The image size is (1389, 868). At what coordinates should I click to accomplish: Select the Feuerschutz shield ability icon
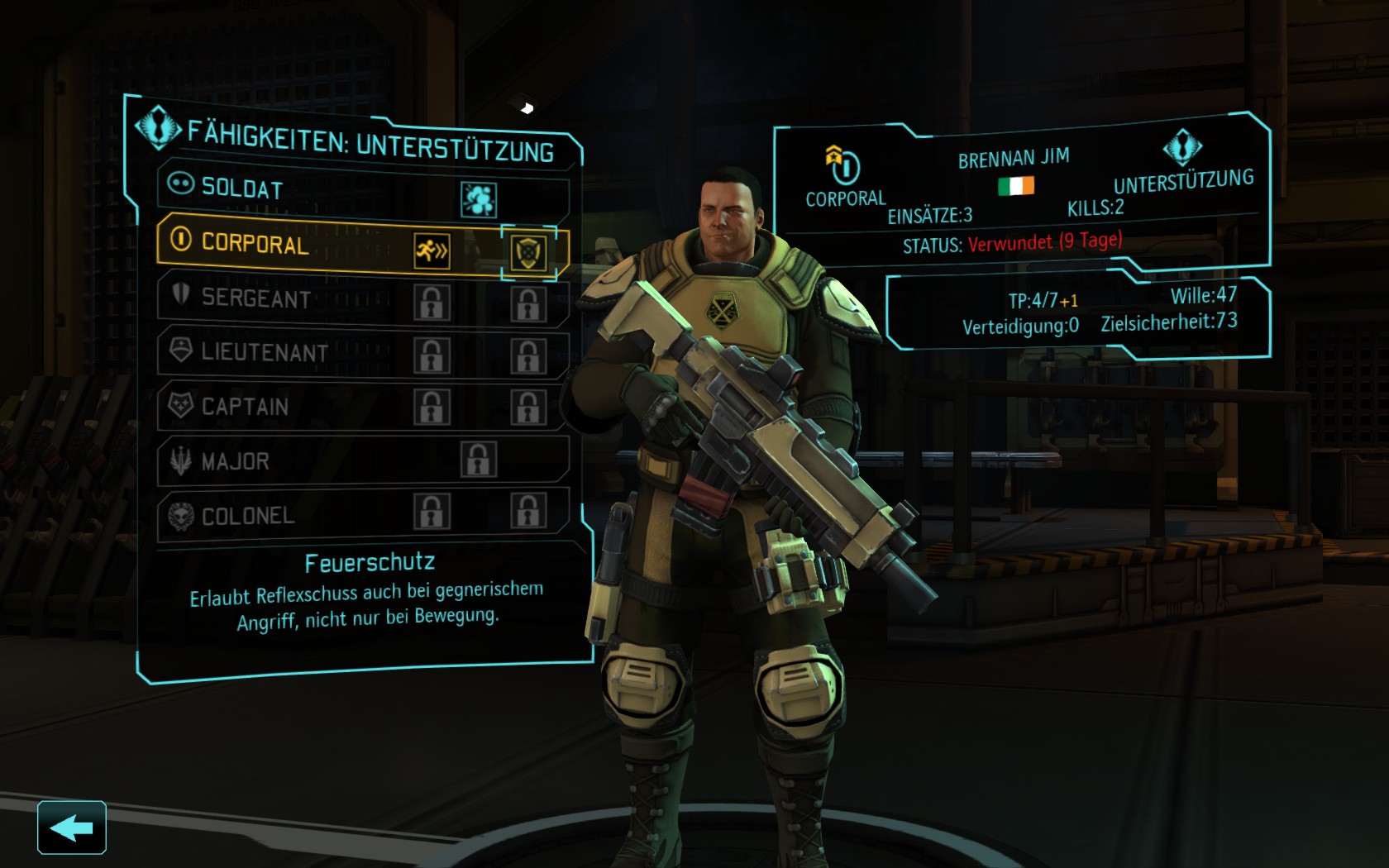[x=528, y=252]
